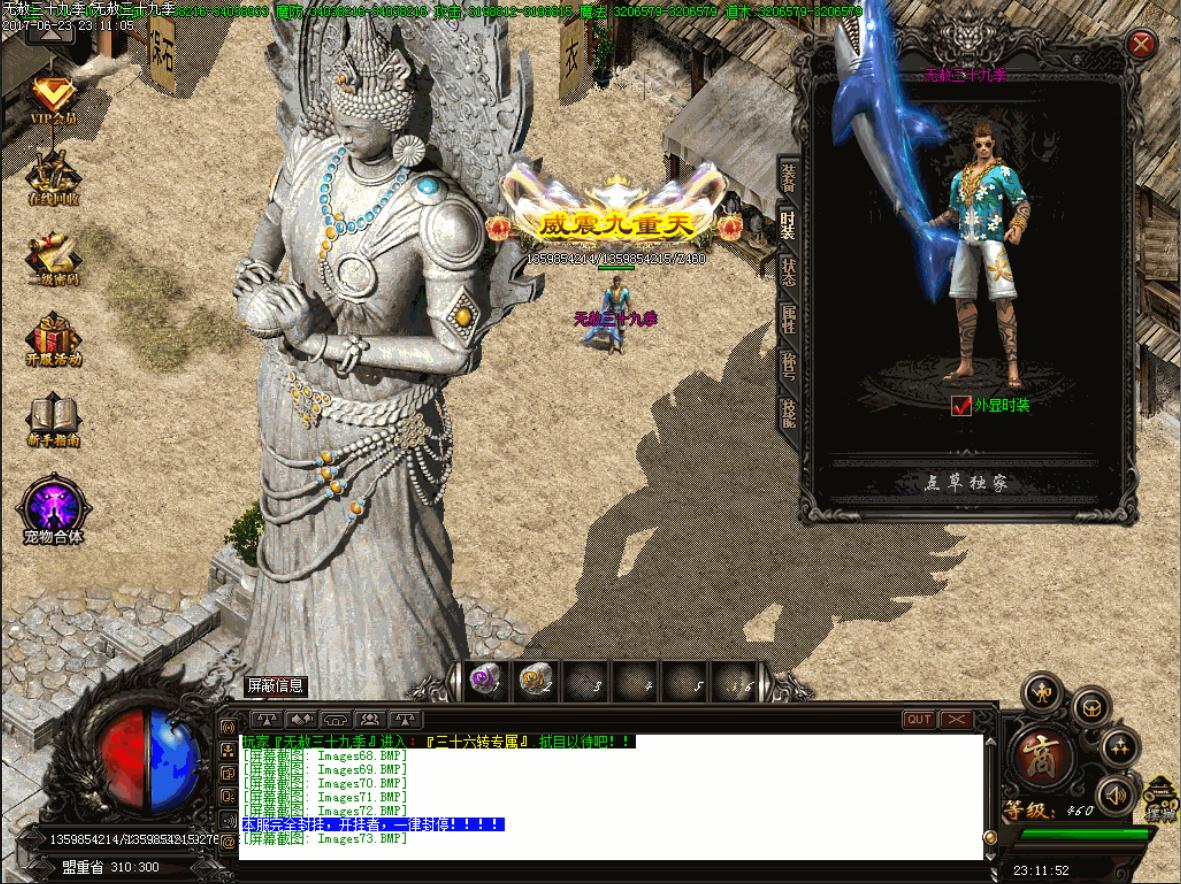
Task: Click the 屏蔽信息 block messages button
Action: tap(276, 686)
